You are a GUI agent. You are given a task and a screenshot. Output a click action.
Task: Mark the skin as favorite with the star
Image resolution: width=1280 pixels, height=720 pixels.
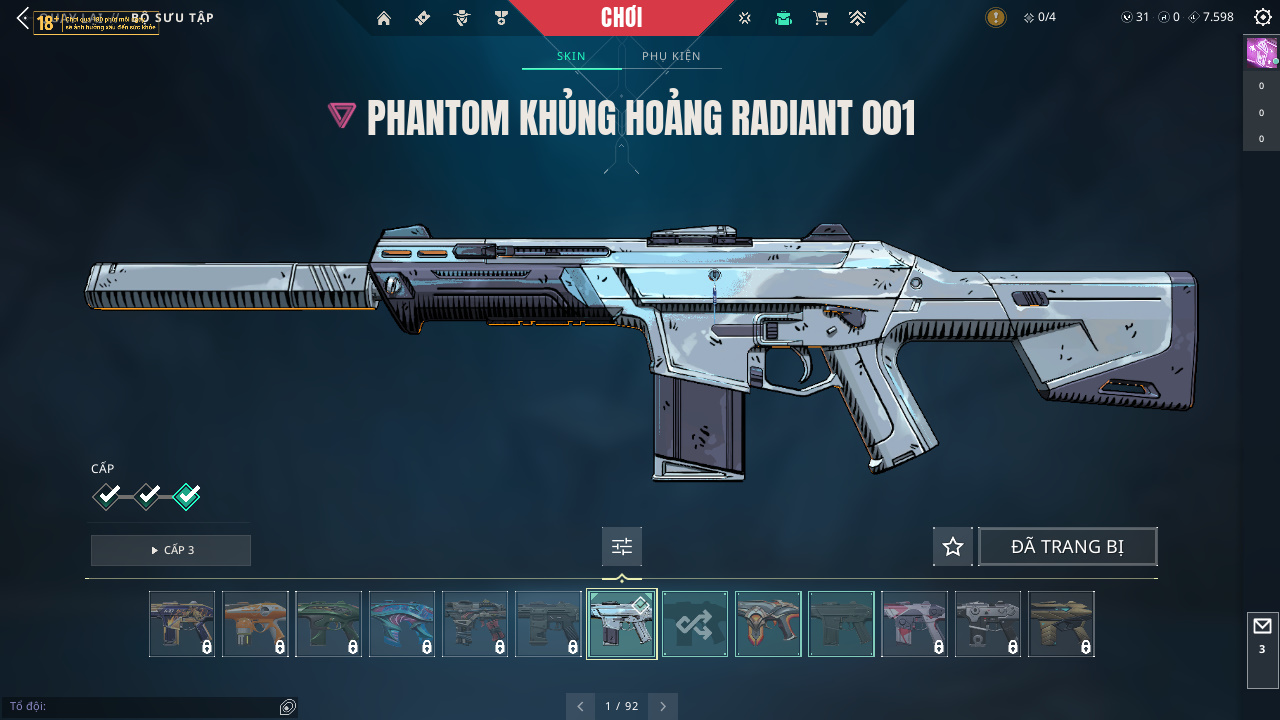(x=953, y=547)
